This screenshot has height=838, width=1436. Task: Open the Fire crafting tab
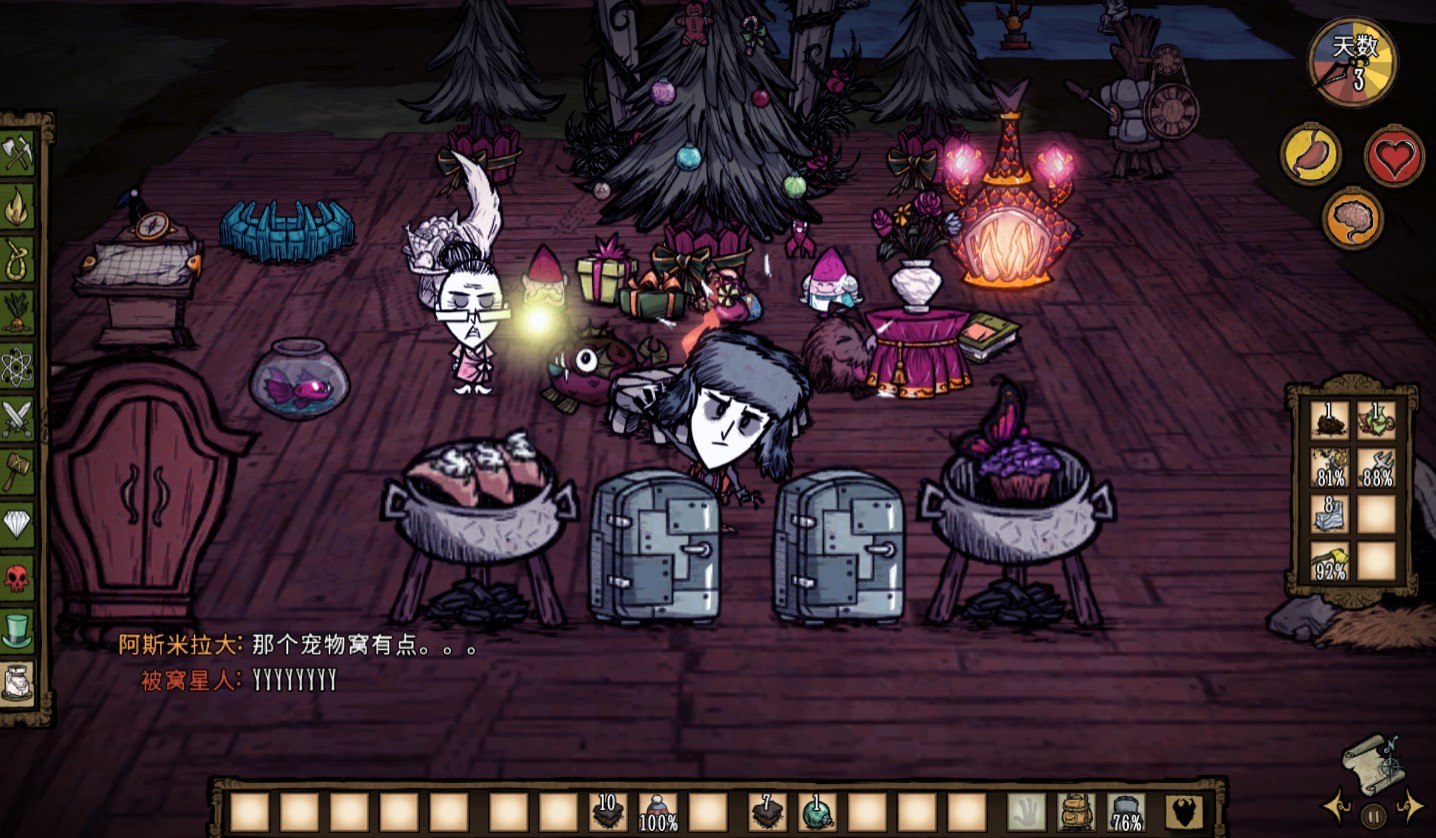coord(17,206)
